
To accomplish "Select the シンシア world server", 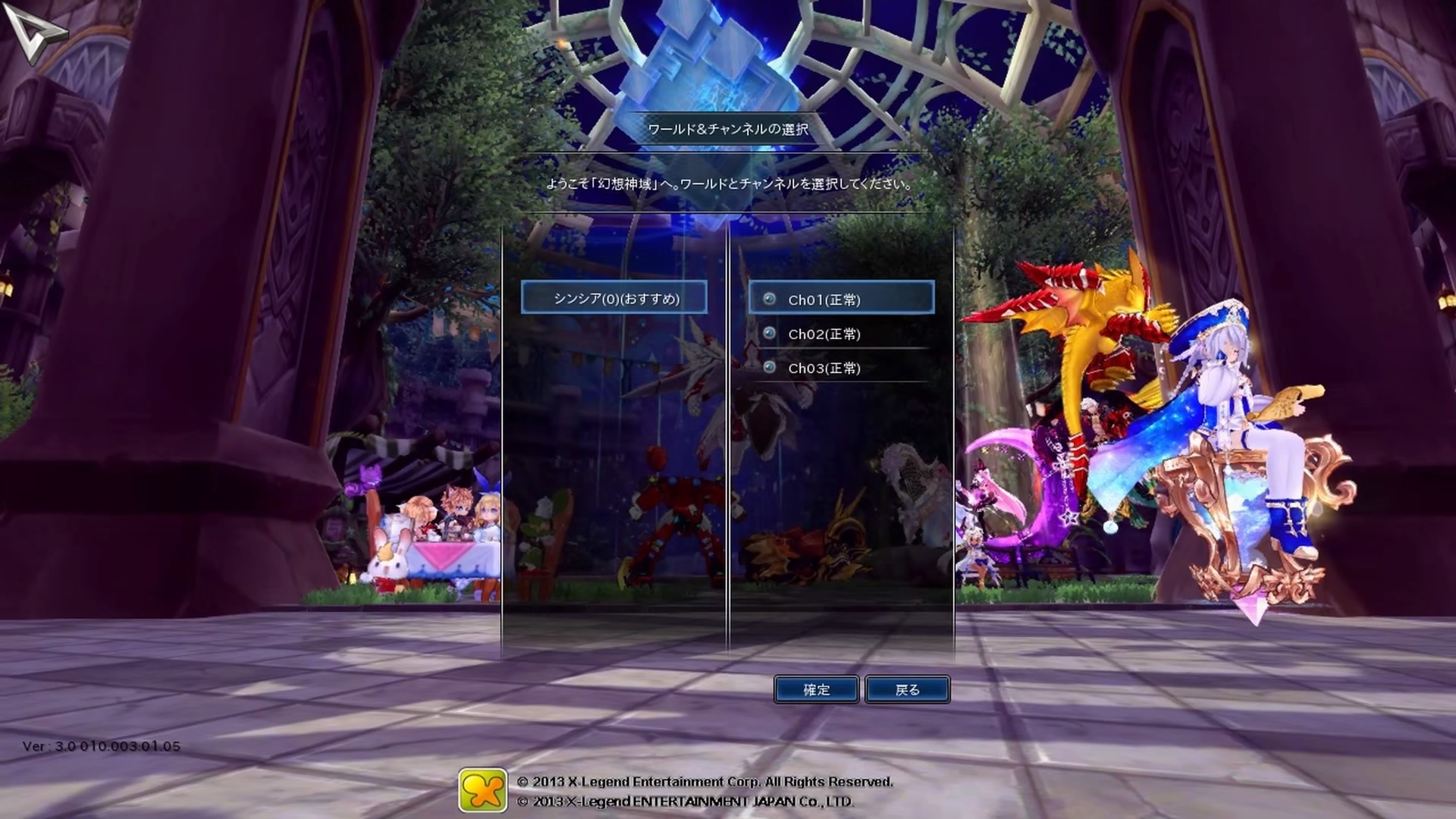I will 614,298.
